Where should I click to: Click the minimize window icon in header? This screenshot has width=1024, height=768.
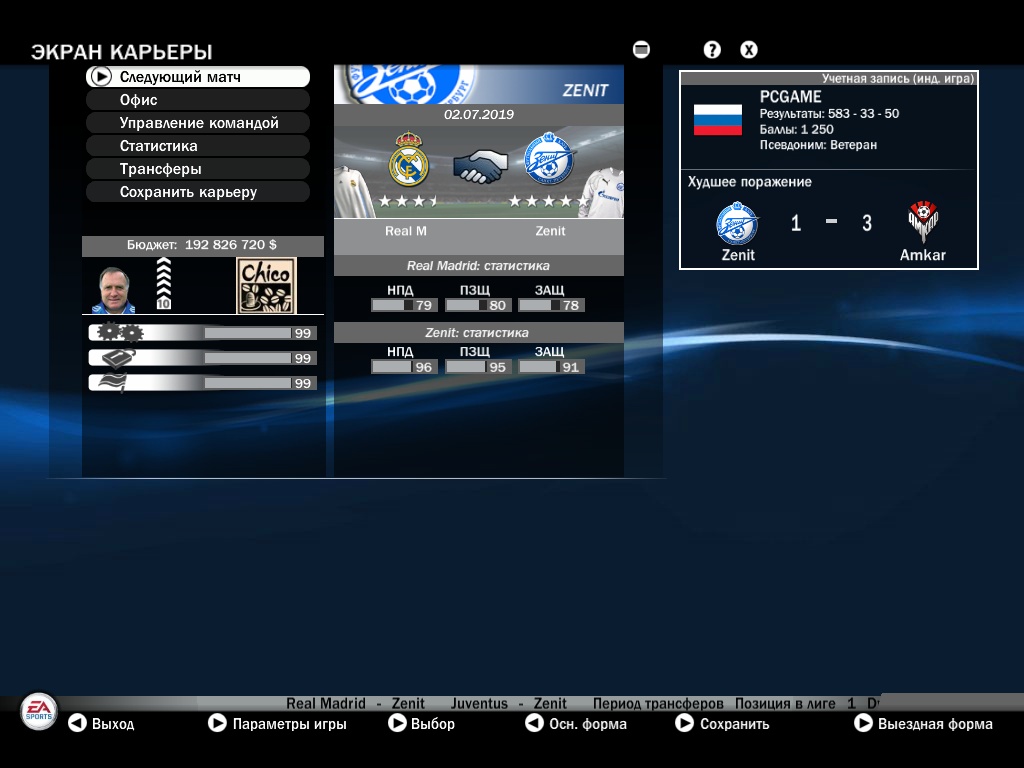pyautogui.click(x=642, y=49)
